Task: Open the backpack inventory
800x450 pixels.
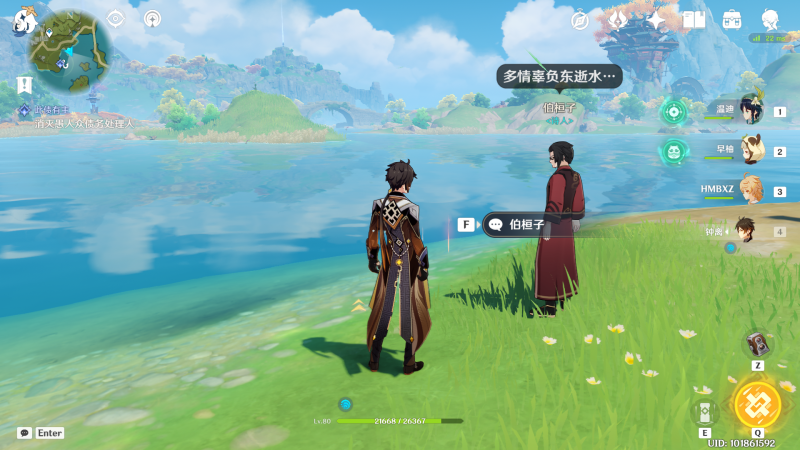Action: point(732,20)
